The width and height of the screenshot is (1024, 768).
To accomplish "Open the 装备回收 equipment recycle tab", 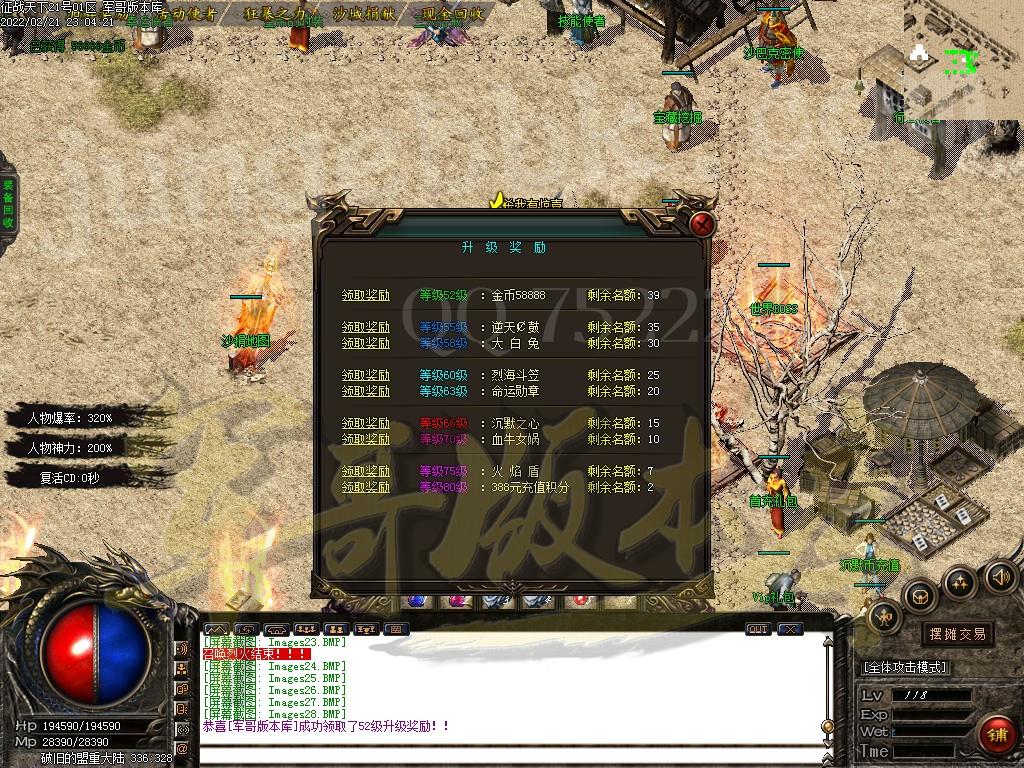I will 8,204.
